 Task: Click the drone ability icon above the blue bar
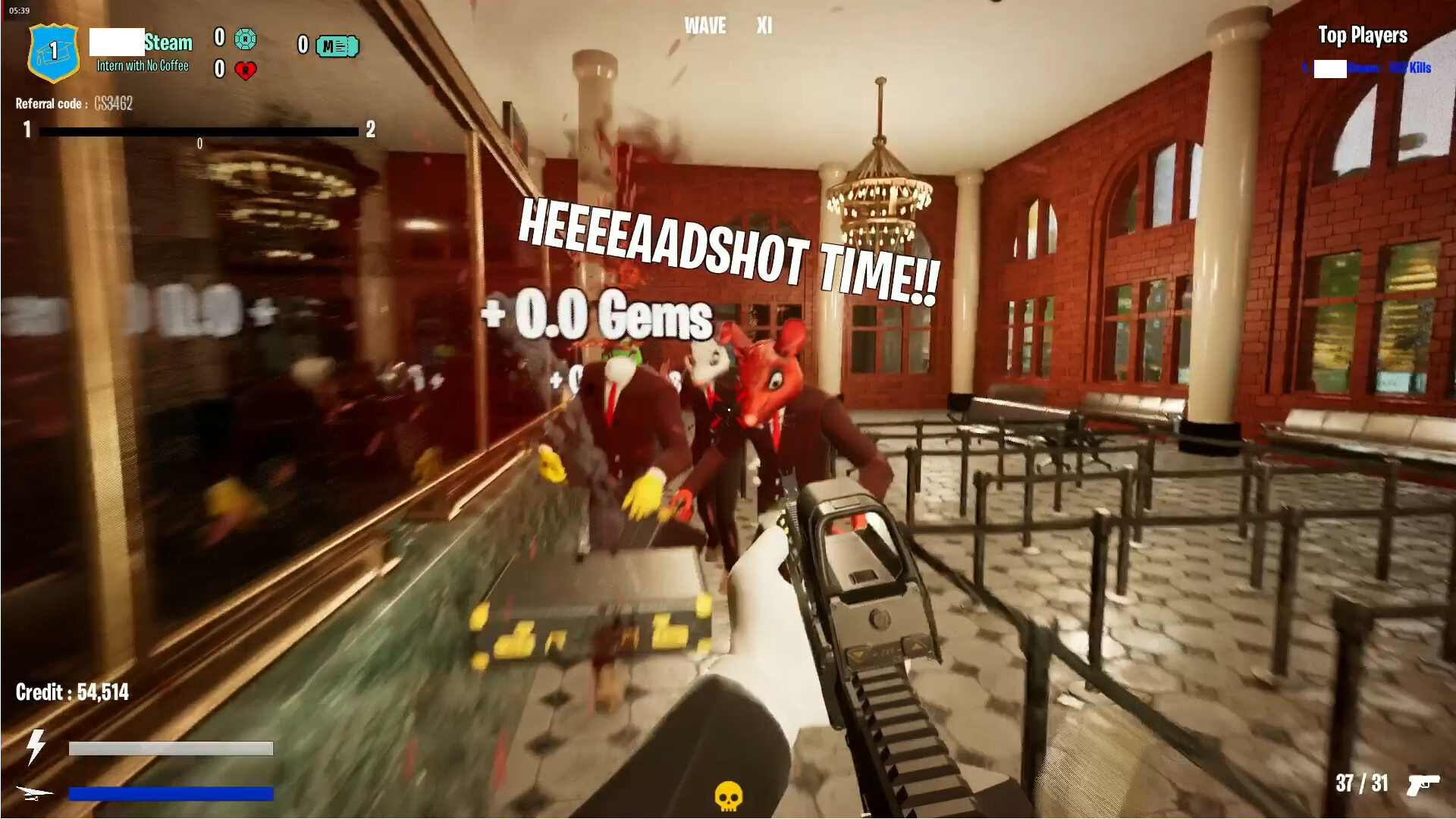33,794
